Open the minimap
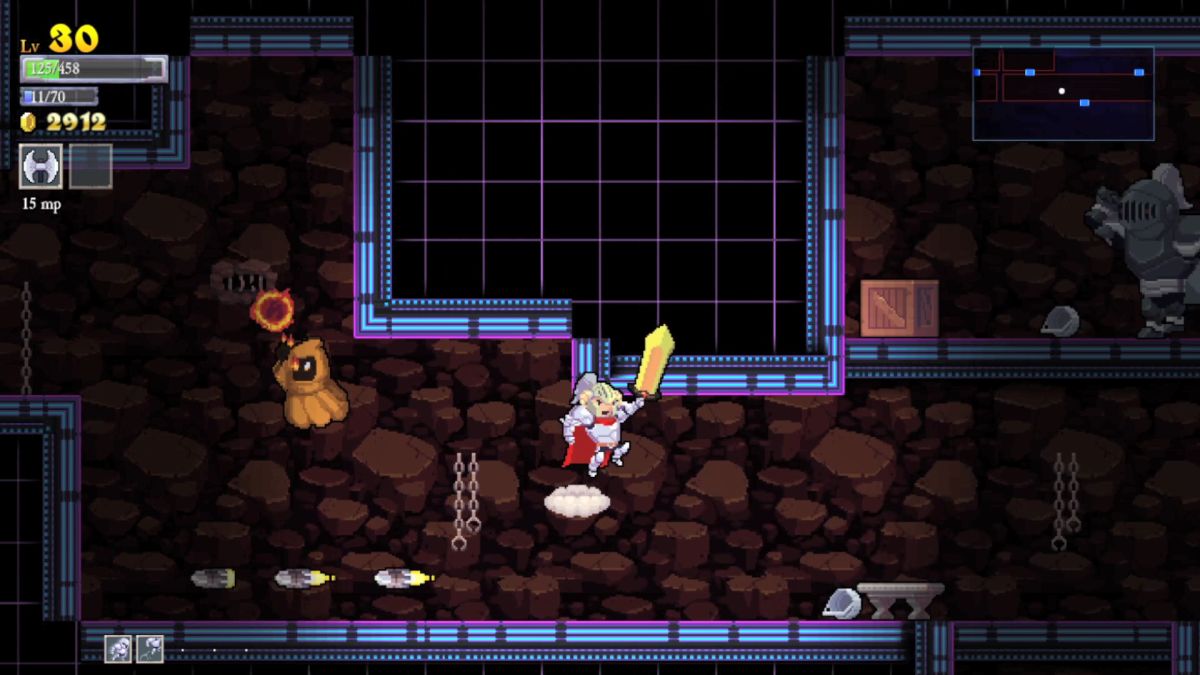Screen dimensions: 1200x675 (1063, 93)
